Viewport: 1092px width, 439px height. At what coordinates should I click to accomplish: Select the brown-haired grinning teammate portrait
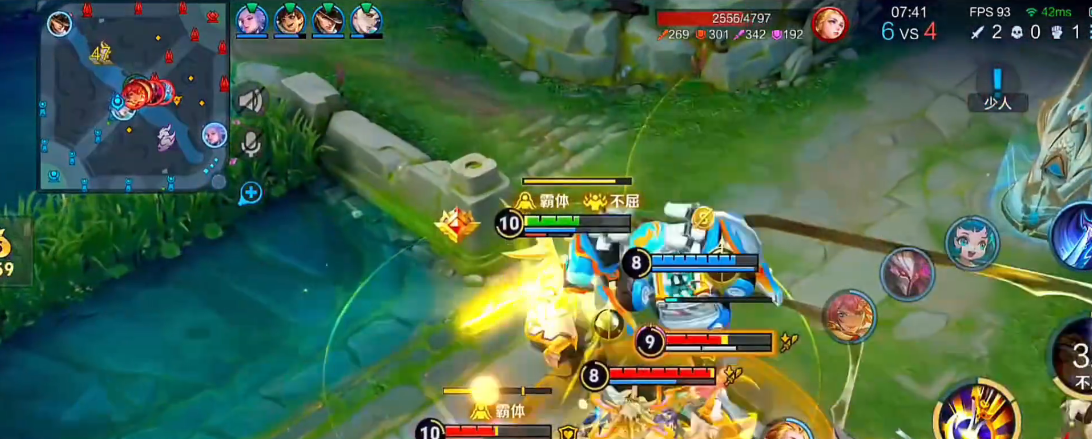(x=289, y=19)
